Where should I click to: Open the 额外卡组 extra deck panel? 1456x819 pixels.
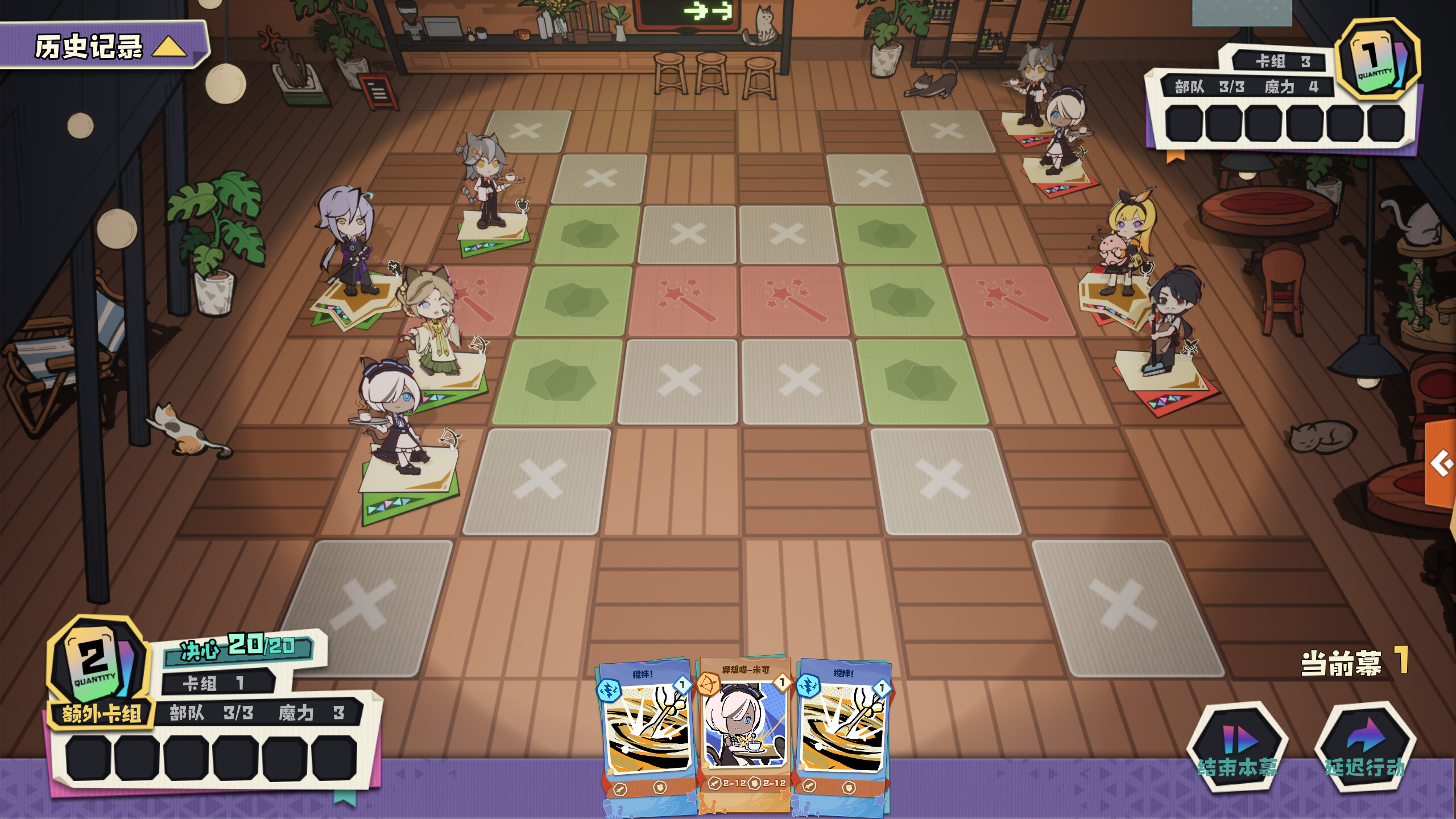[102, 714]
